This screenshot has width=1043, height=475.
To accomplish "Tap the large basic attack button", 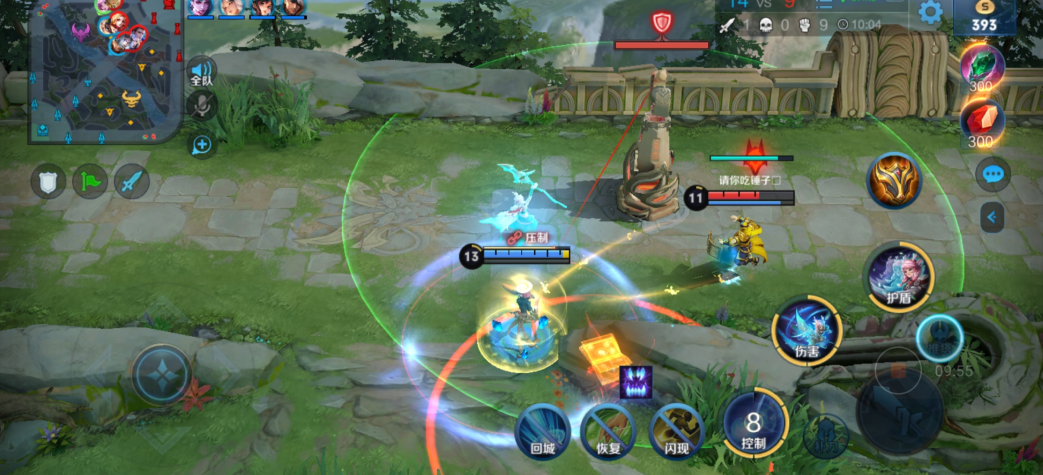I will click(899, 410).
